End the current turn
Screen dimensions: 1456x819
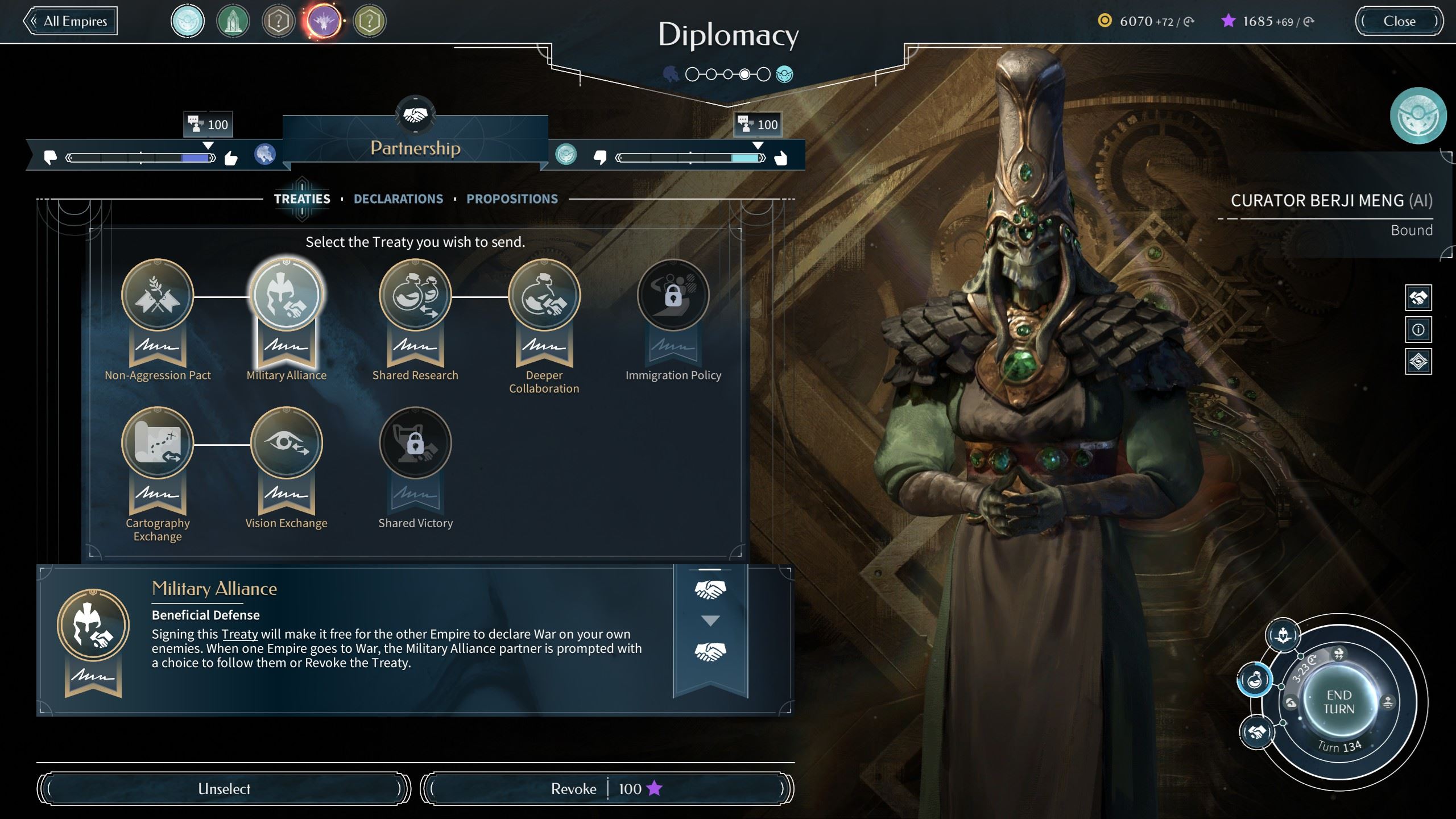tap(1339, 702)
